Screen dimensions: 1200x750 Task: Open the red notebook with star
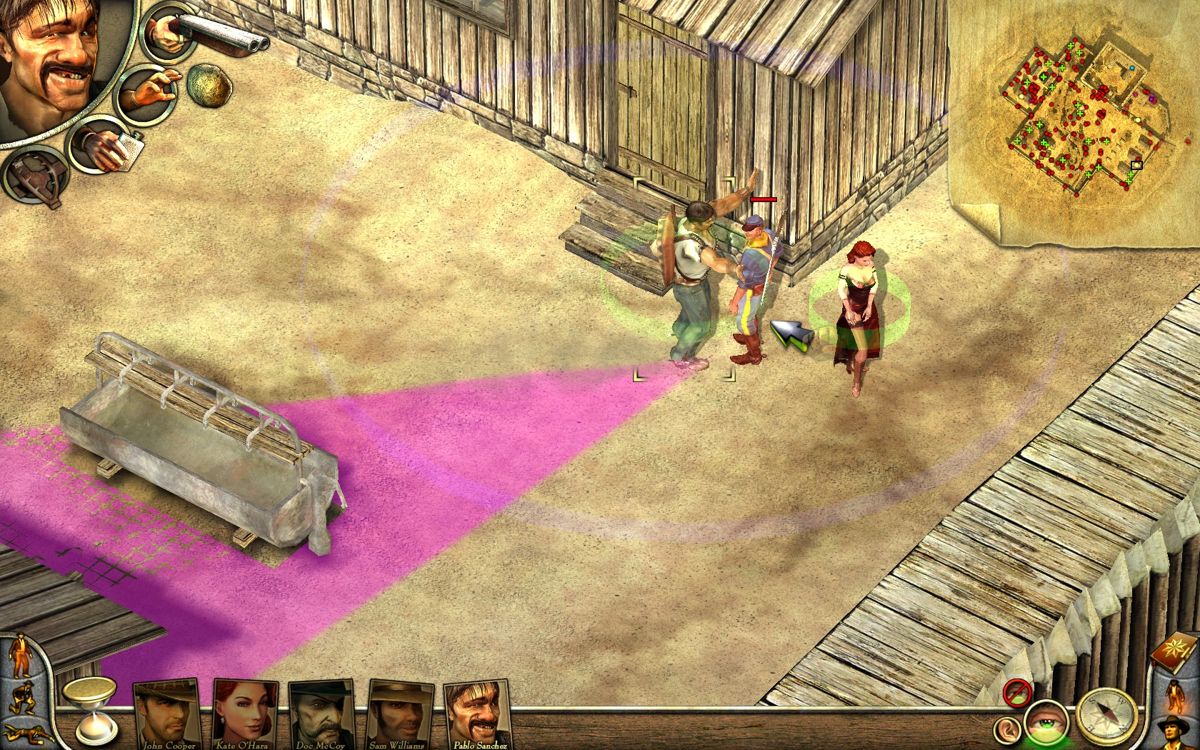tap(1174, 652)
